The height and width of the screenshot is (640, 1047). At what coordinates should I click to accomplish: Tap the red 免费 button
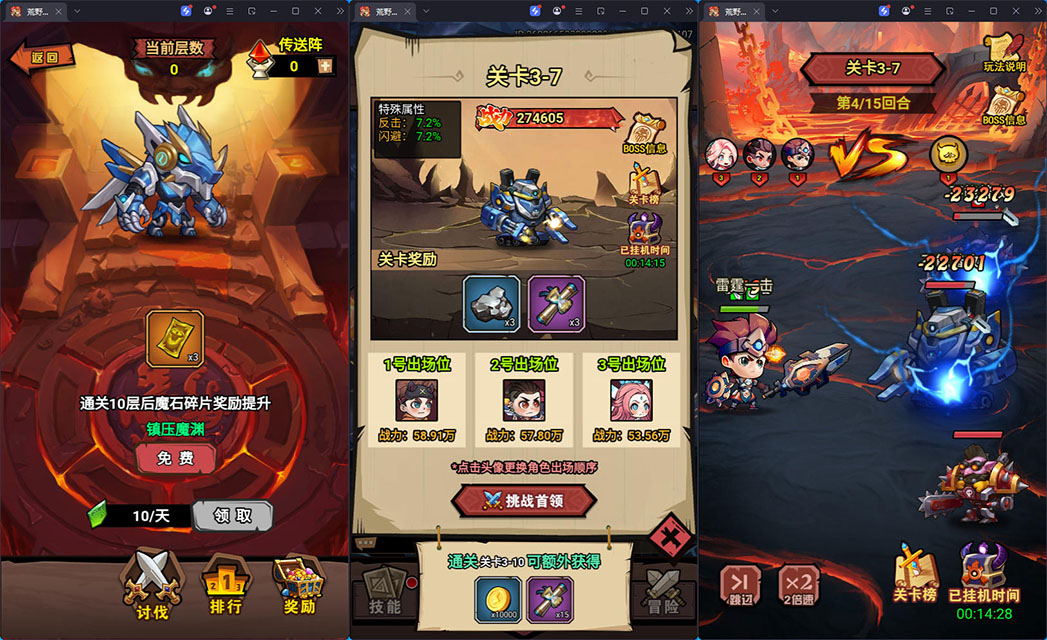175,458
